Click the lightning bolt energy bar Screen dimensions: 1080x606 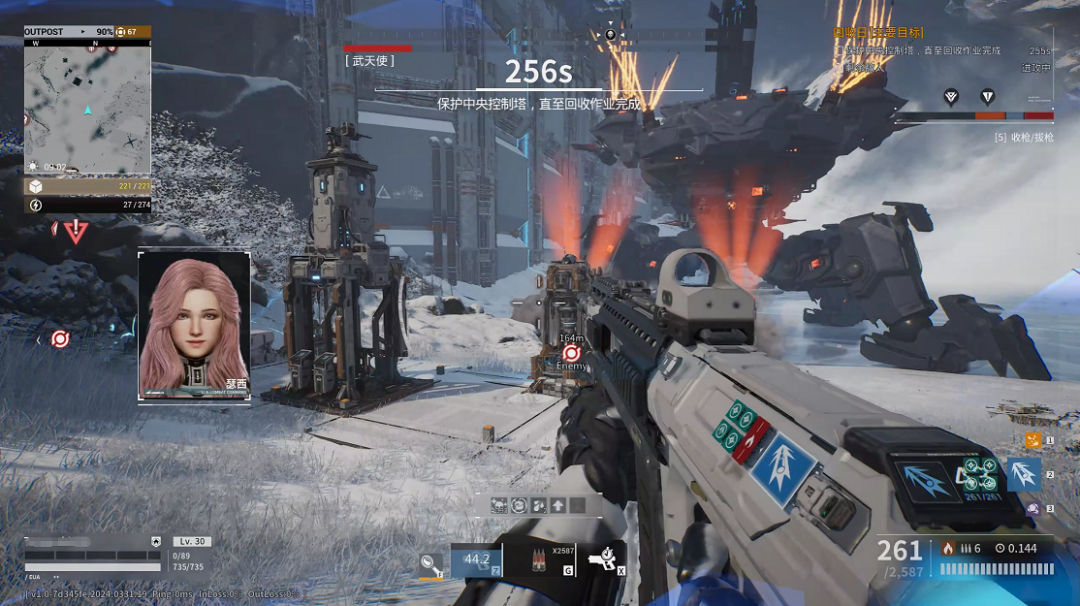(x=87, y=205)
